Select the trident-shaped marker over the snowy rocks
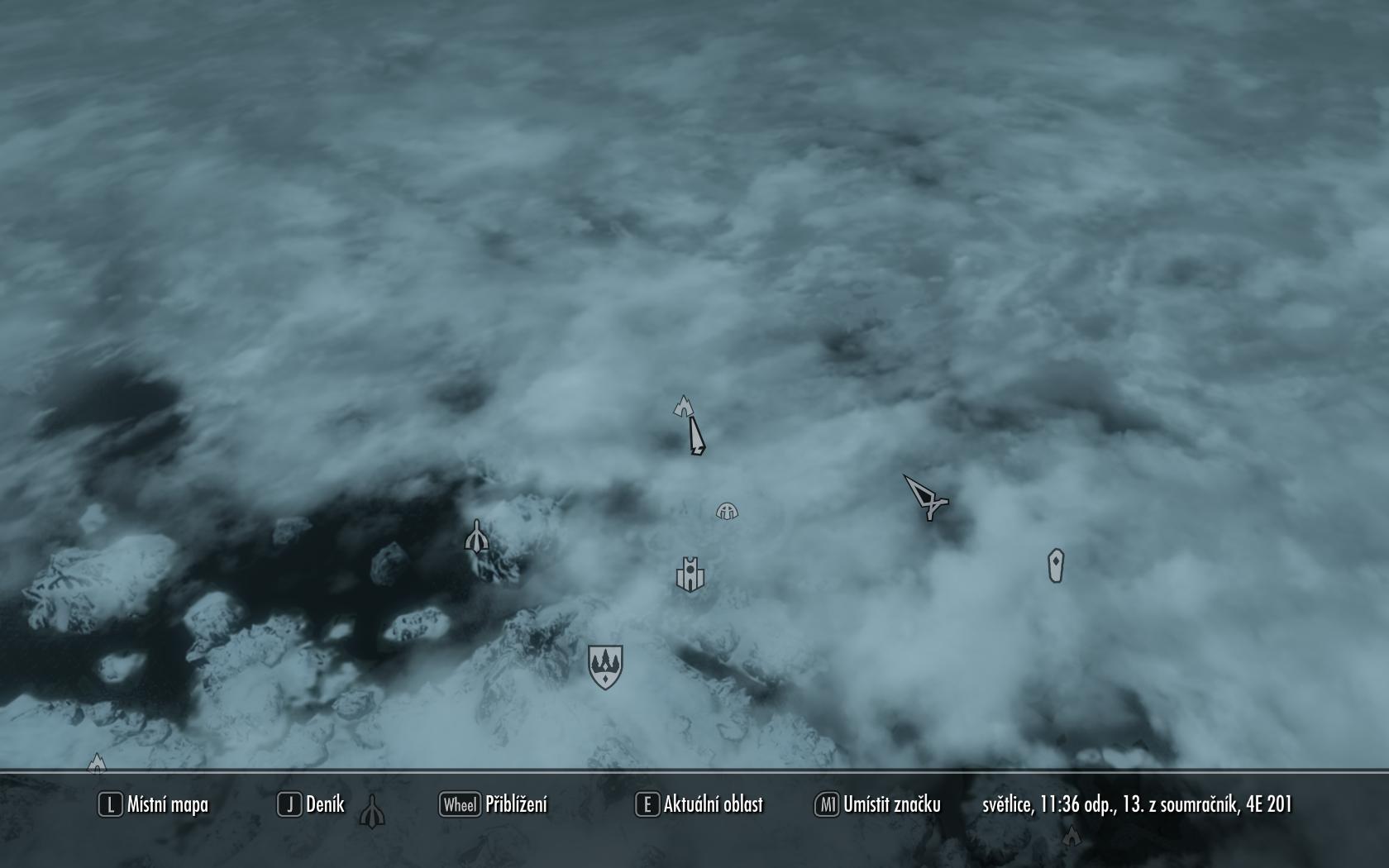The image size is (1389, 868). 476,537
